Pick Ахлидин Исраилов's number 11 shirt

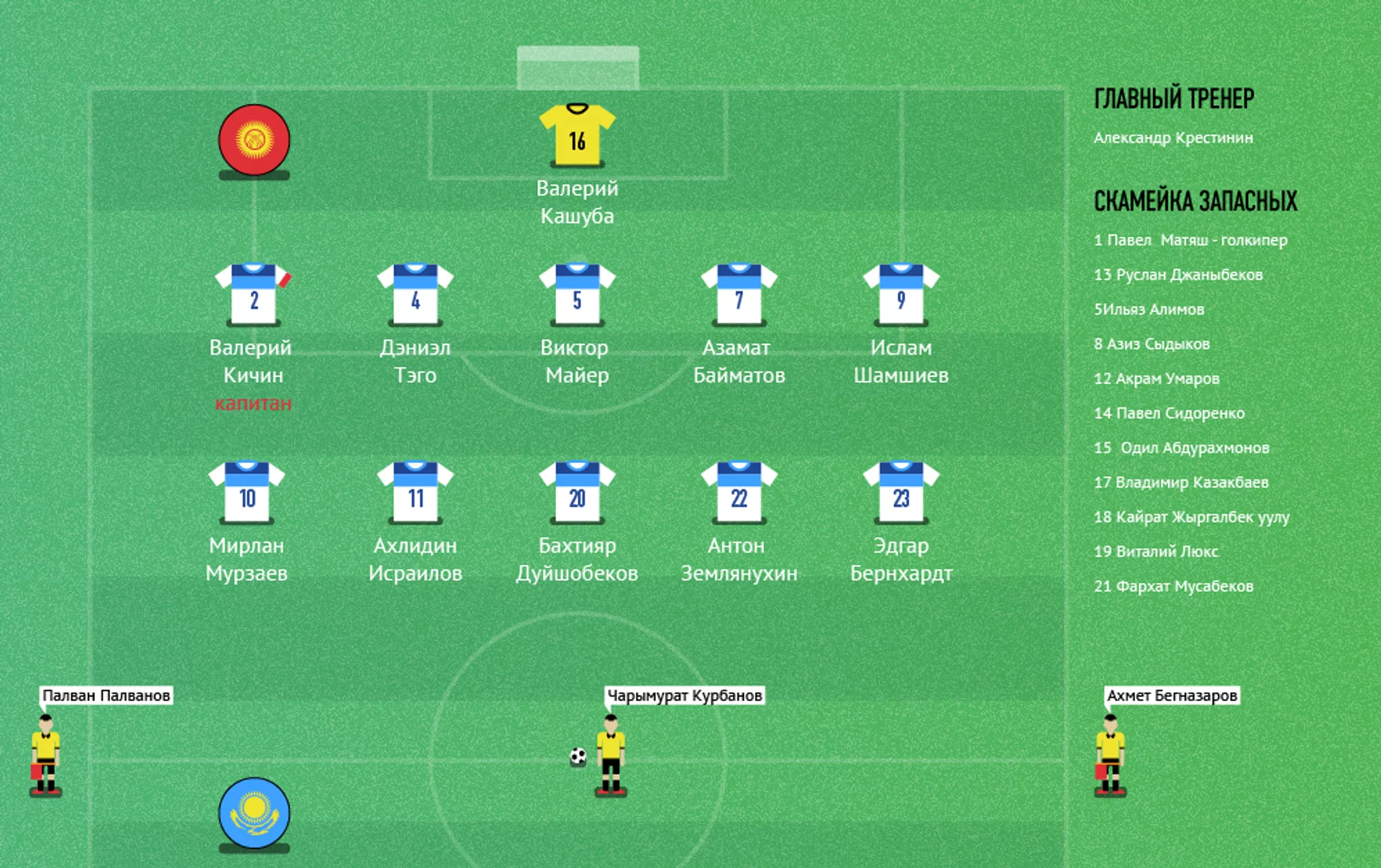coord(415,493)
